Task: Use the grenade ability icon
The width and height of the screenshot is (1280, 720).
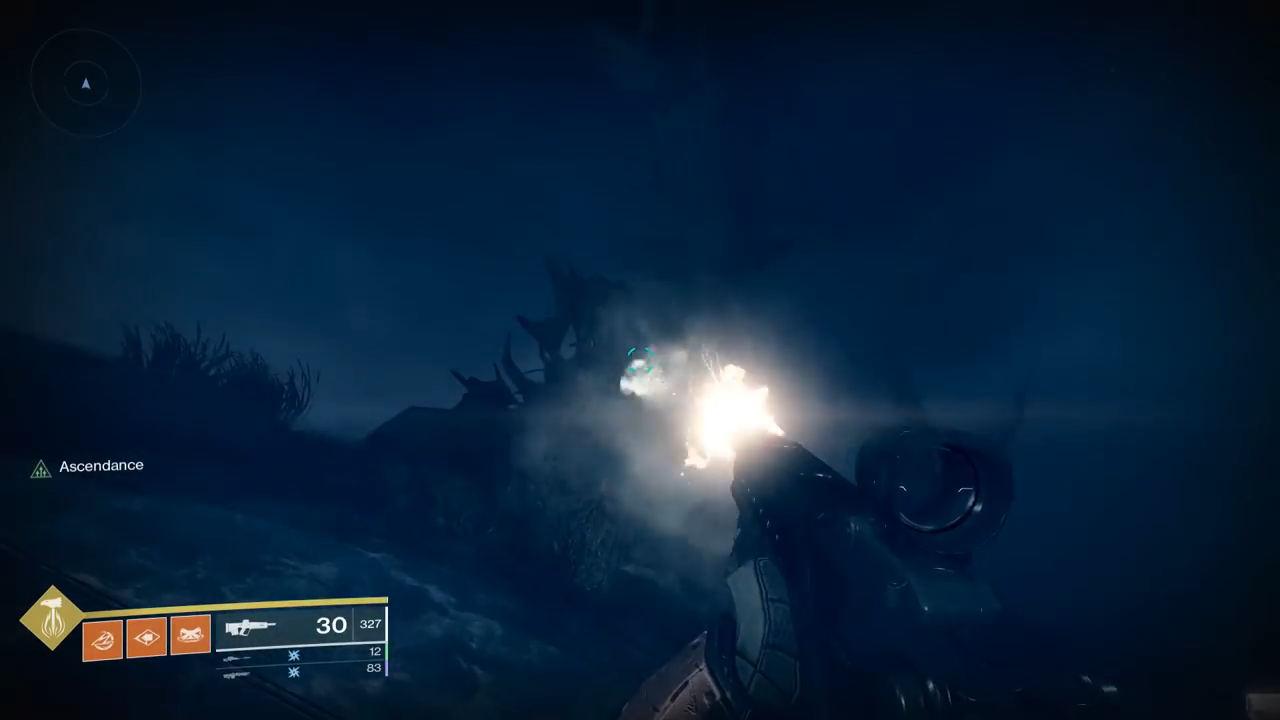Action: pos(102,638)
